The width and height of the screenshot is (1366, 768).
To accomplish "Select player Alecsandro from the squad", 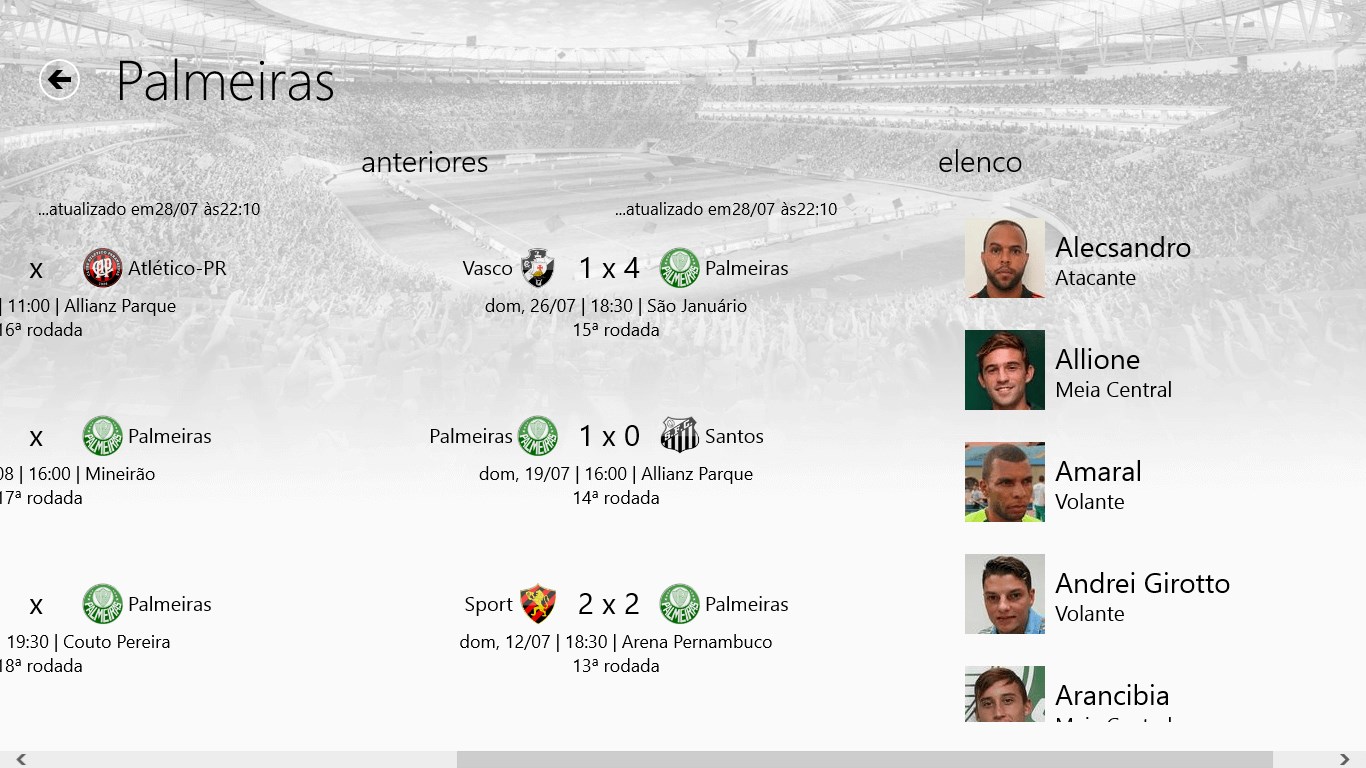I will (x=1122, y=259).
